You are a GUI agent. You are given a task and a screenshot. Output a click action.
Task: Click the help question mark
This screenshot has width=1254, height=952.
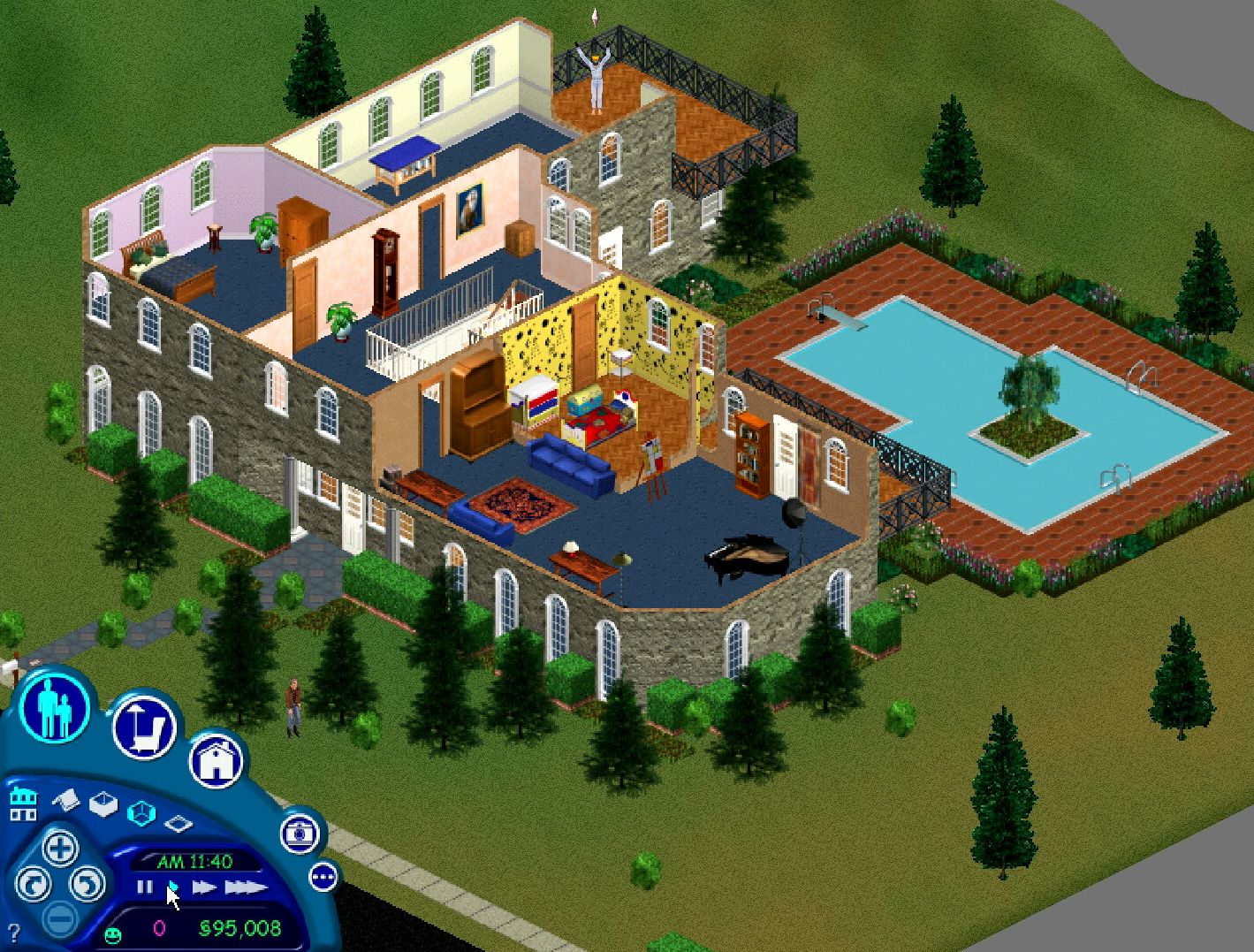click(x=14, y=931)
